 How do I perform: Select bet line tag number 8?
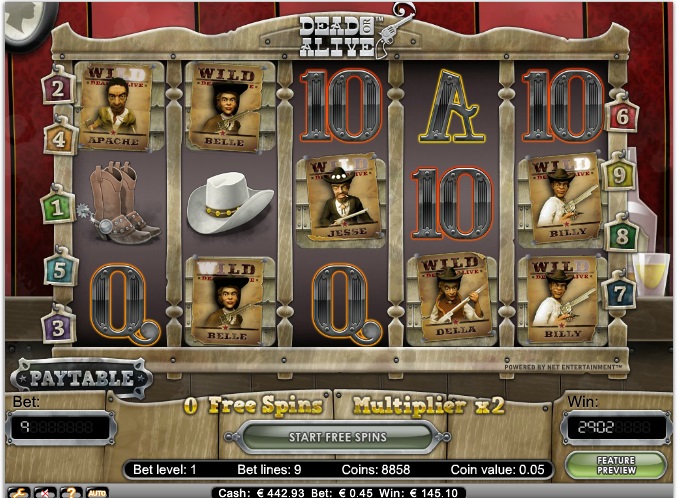tap(622, 236)
